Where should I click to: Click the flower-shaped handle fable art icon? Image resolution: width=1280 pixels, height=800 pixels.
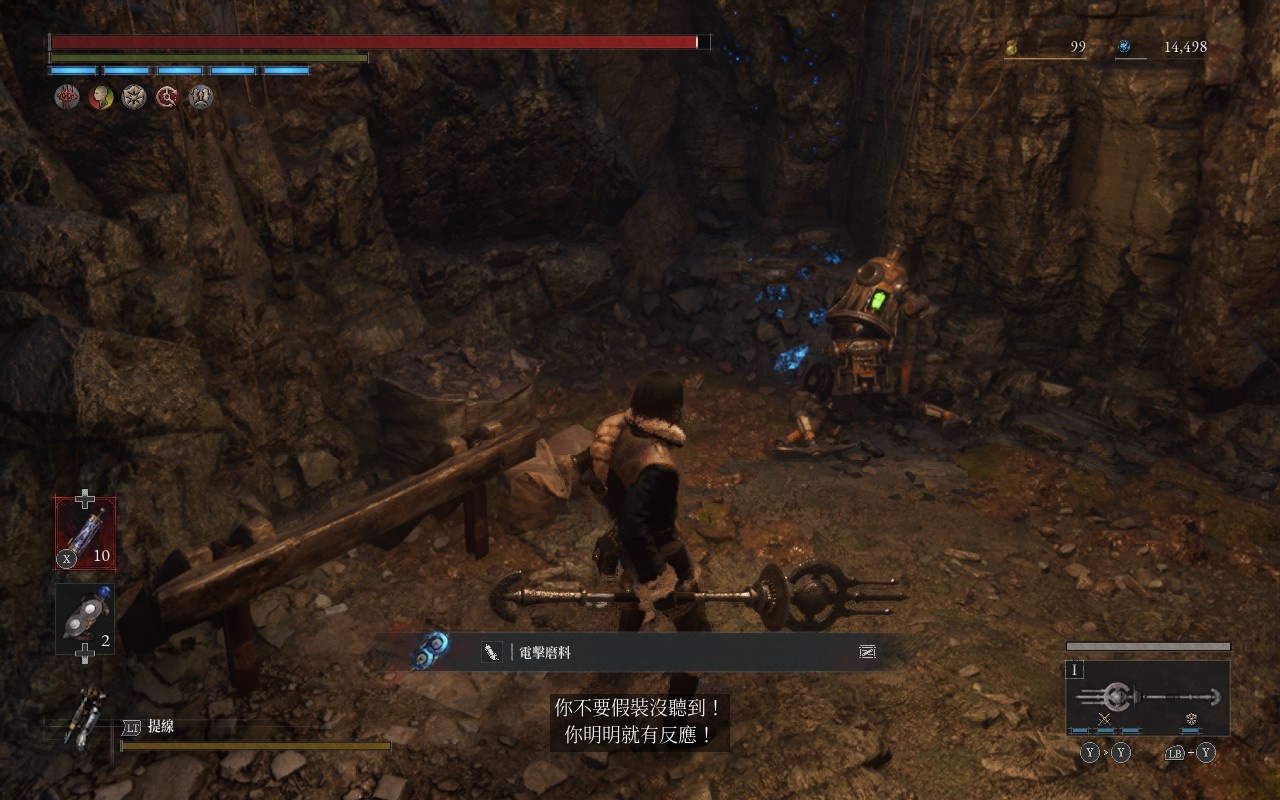coord(1191,719)
